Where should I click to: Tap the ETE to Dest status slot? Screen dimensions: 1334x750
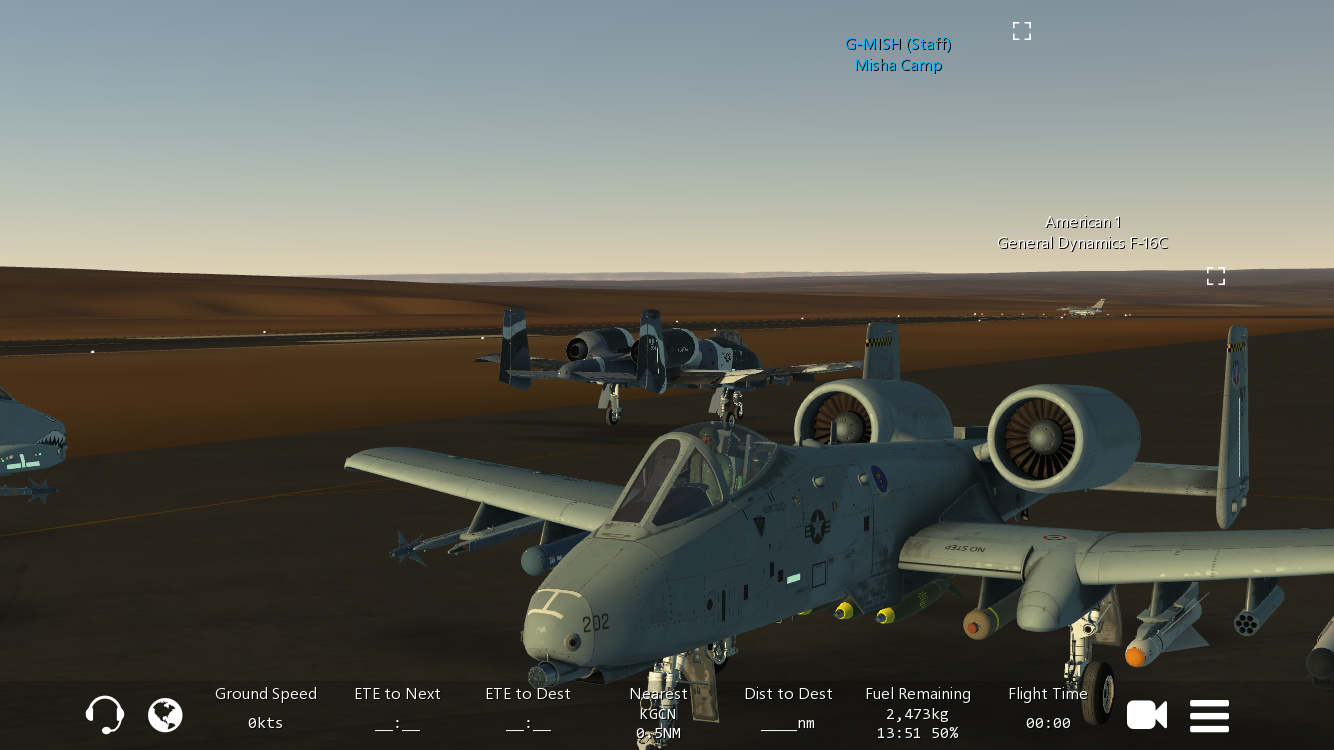pos(528,708)
